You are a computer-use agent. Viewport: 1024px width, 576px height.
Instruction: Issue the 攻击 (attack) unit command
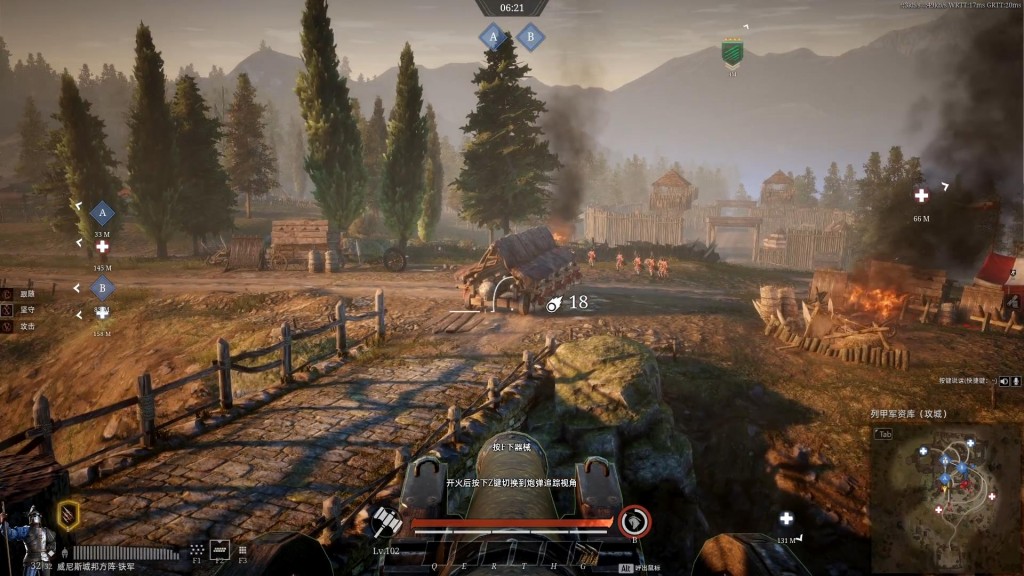[x=6, y=327]
